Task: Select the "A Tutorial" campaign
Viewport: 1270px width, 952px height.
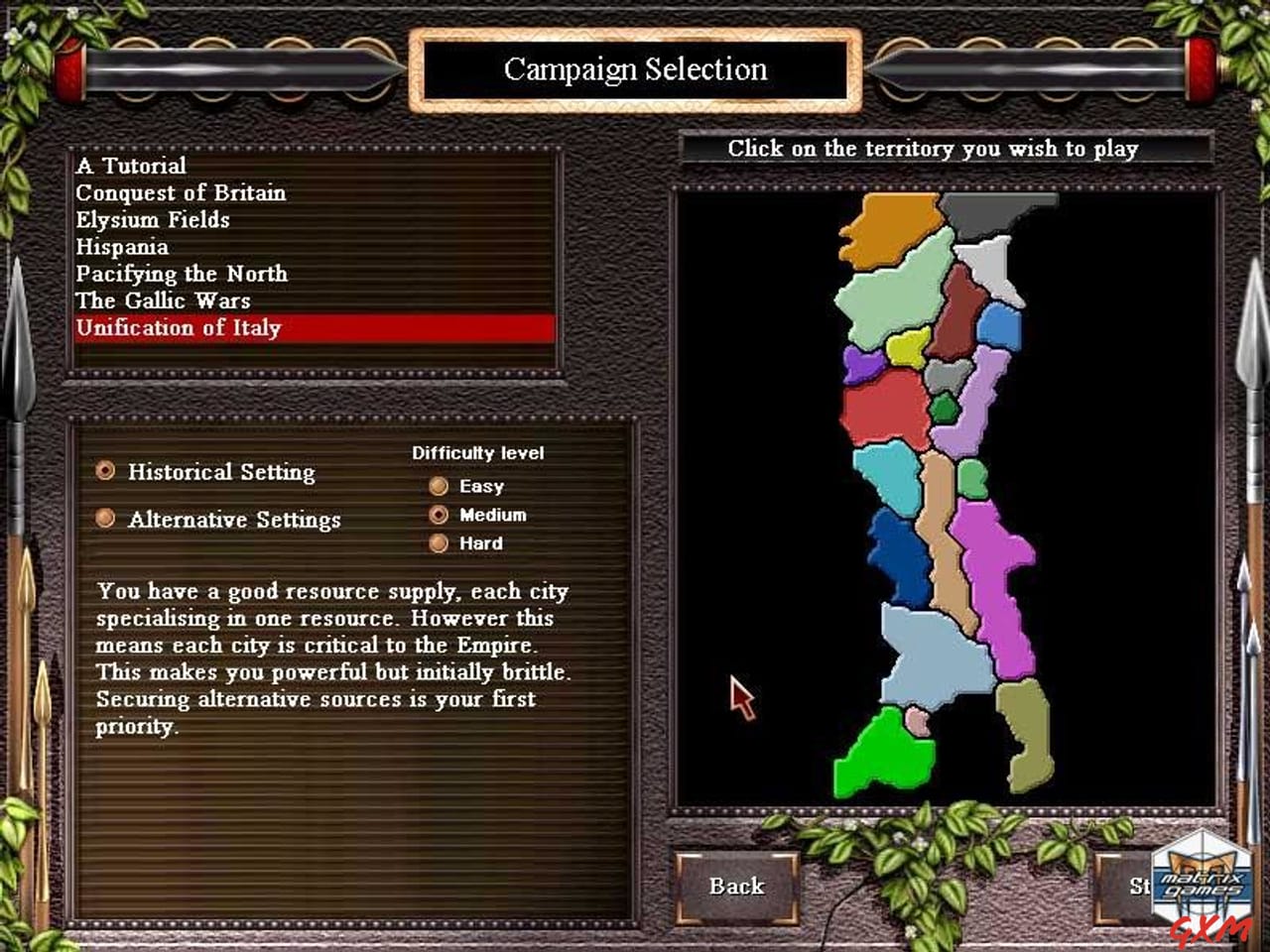Action: tap(132, 165)
